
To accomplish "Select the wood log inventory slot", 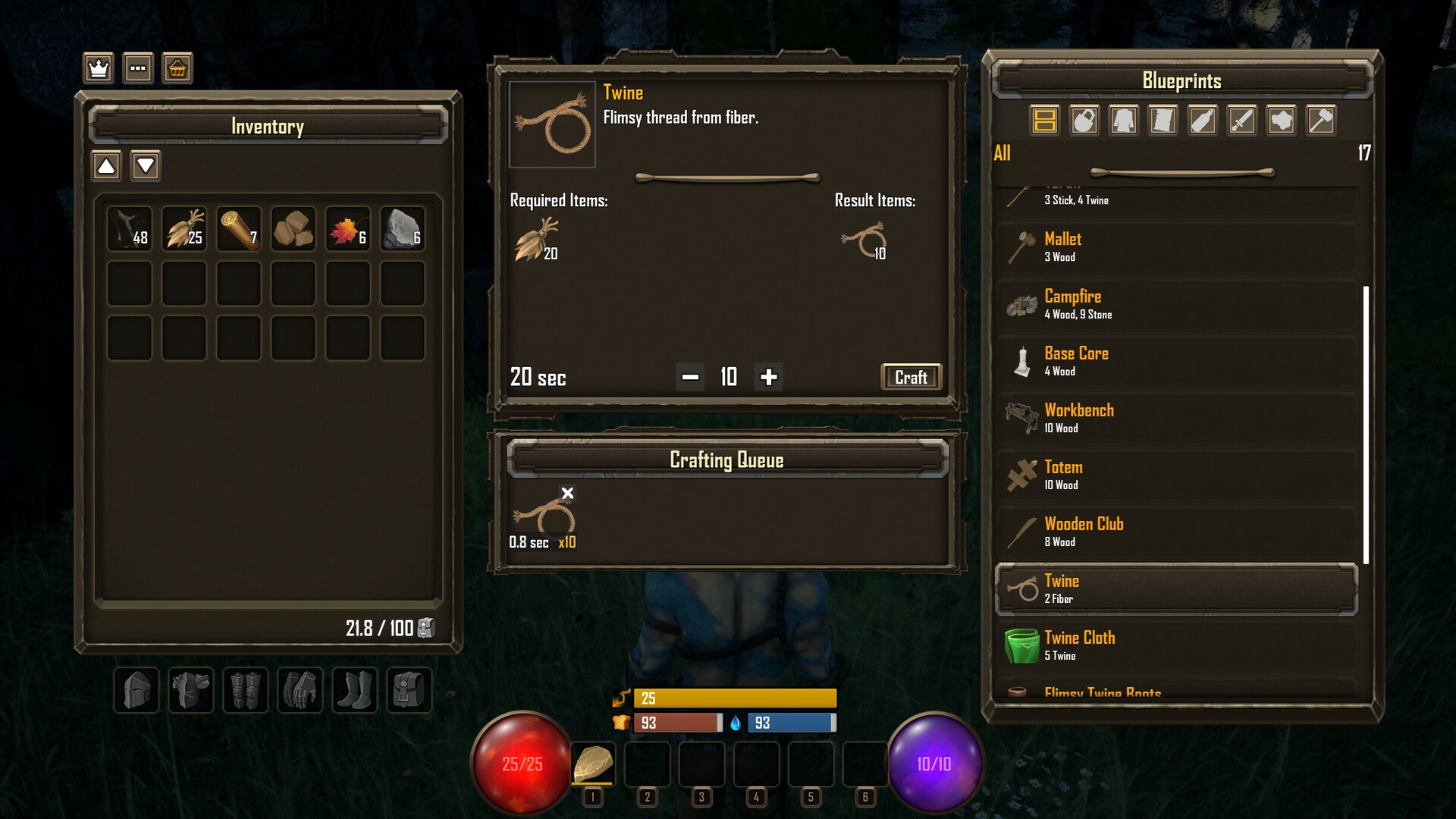I will [x=239, y=228].
